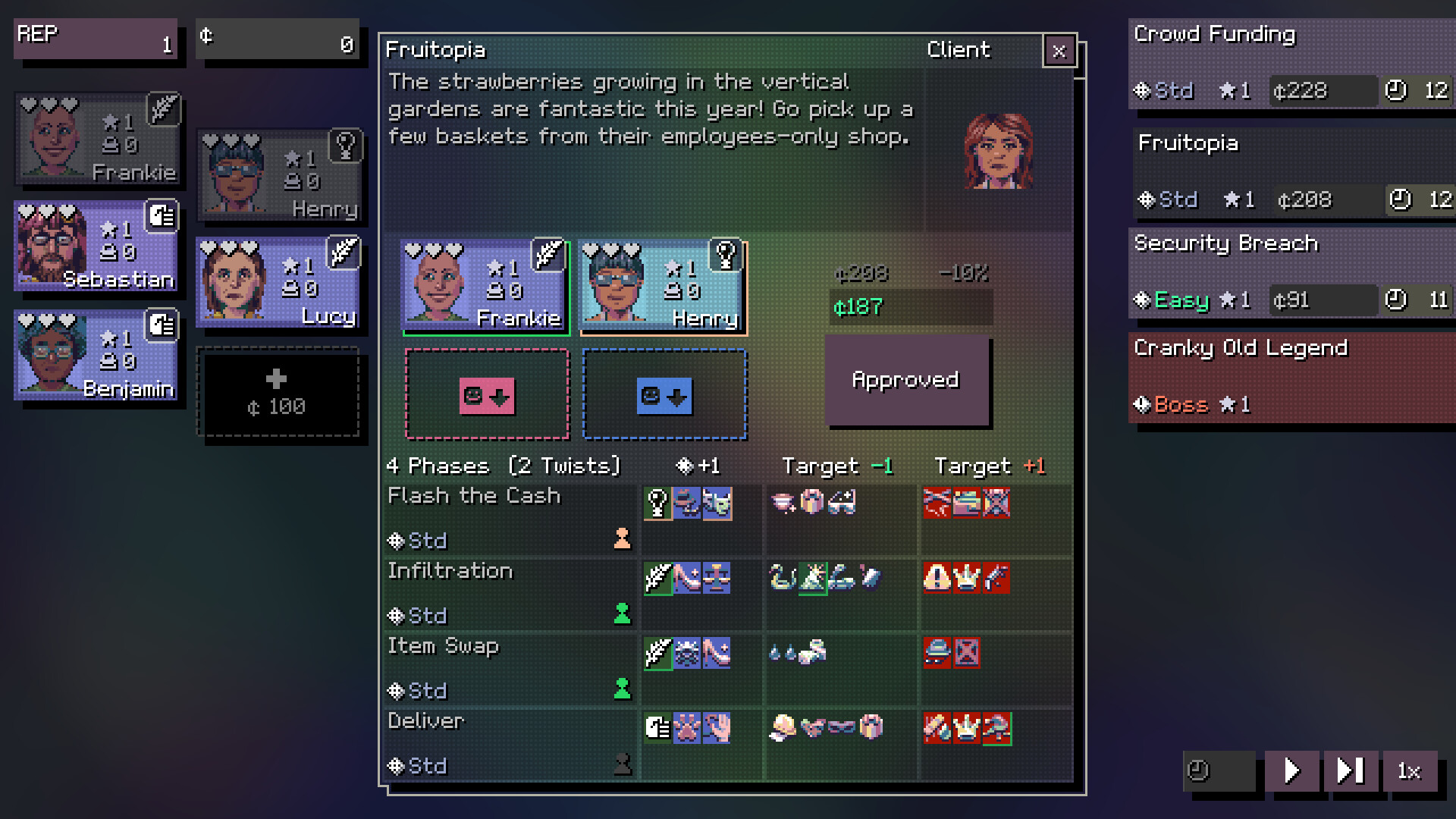Viewport: 1456px width, 819px height.
Task: Click the sunglasses icon in Flash the Cash Target -1
Action: click(842, 504)
